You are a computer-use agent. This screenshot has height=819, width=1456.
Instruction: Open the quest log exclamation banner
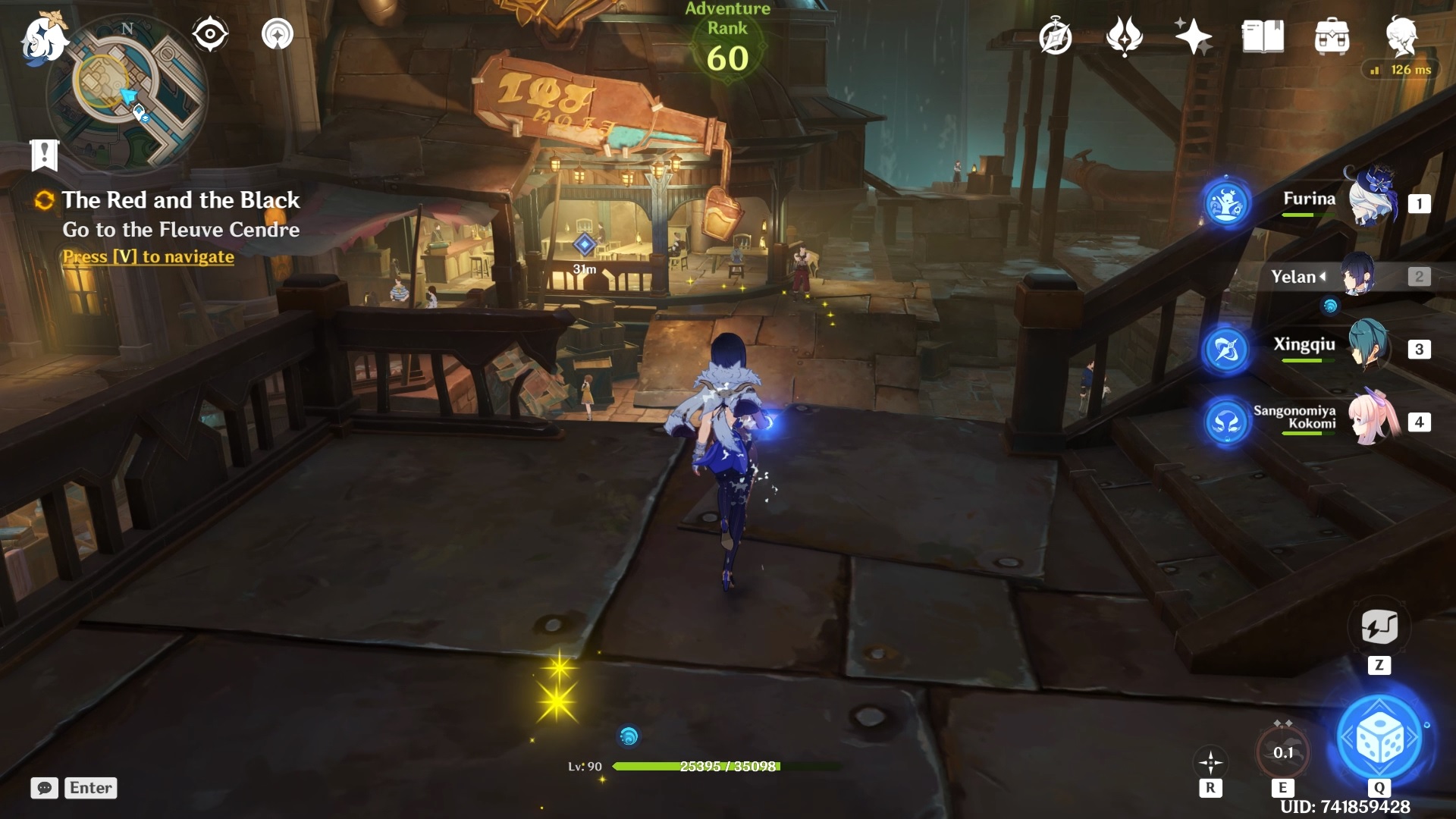click(x=44, y=155)
